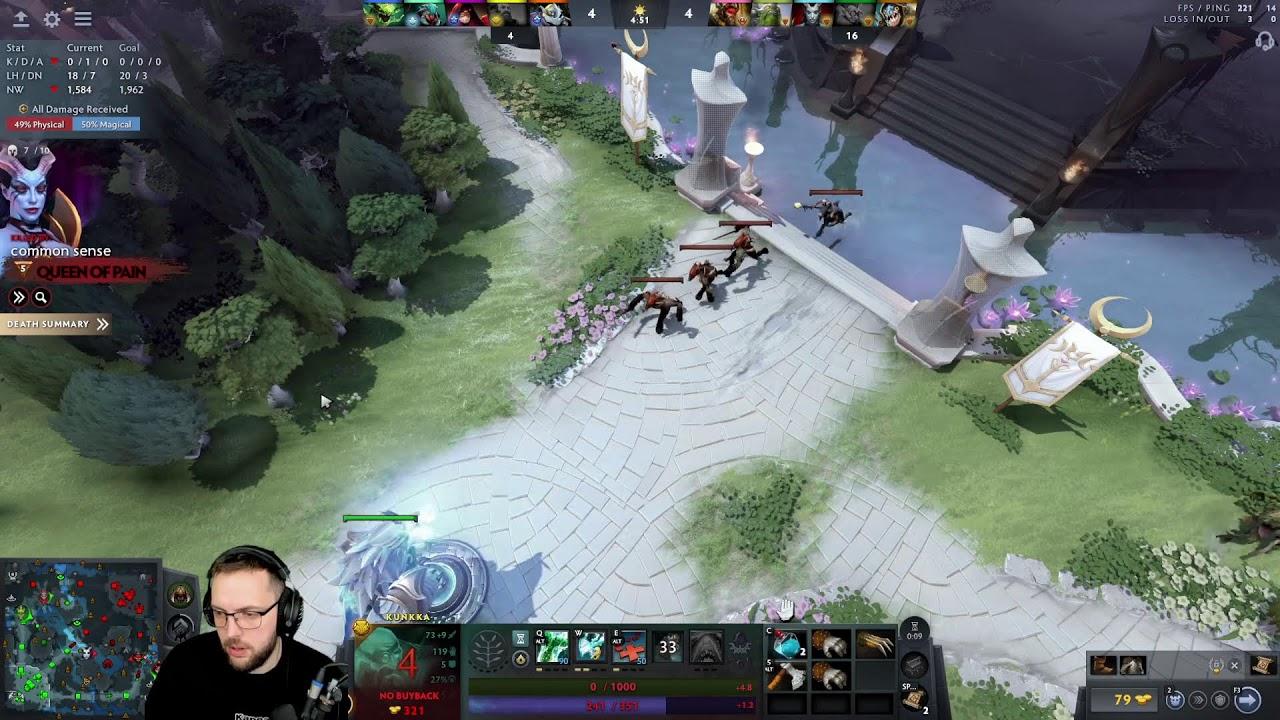Click the courier deliver items arrow button

coord(1247,700)
